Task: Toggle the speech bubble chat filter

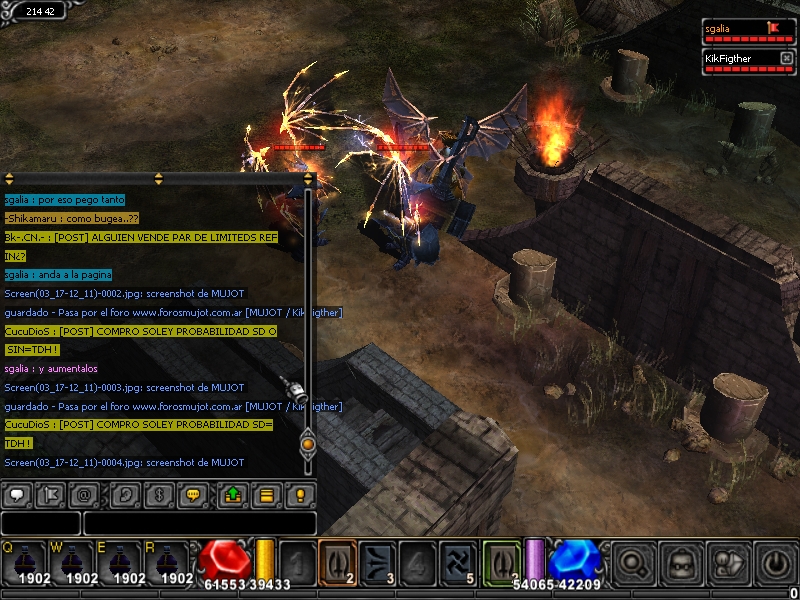Action: (x=17, y=494)
